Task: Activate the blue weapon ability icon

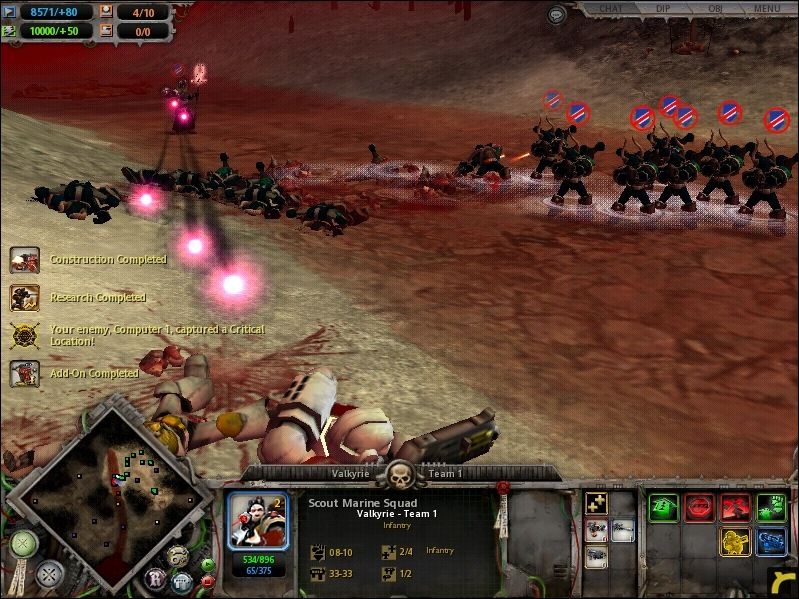Action: click(771, 542)
